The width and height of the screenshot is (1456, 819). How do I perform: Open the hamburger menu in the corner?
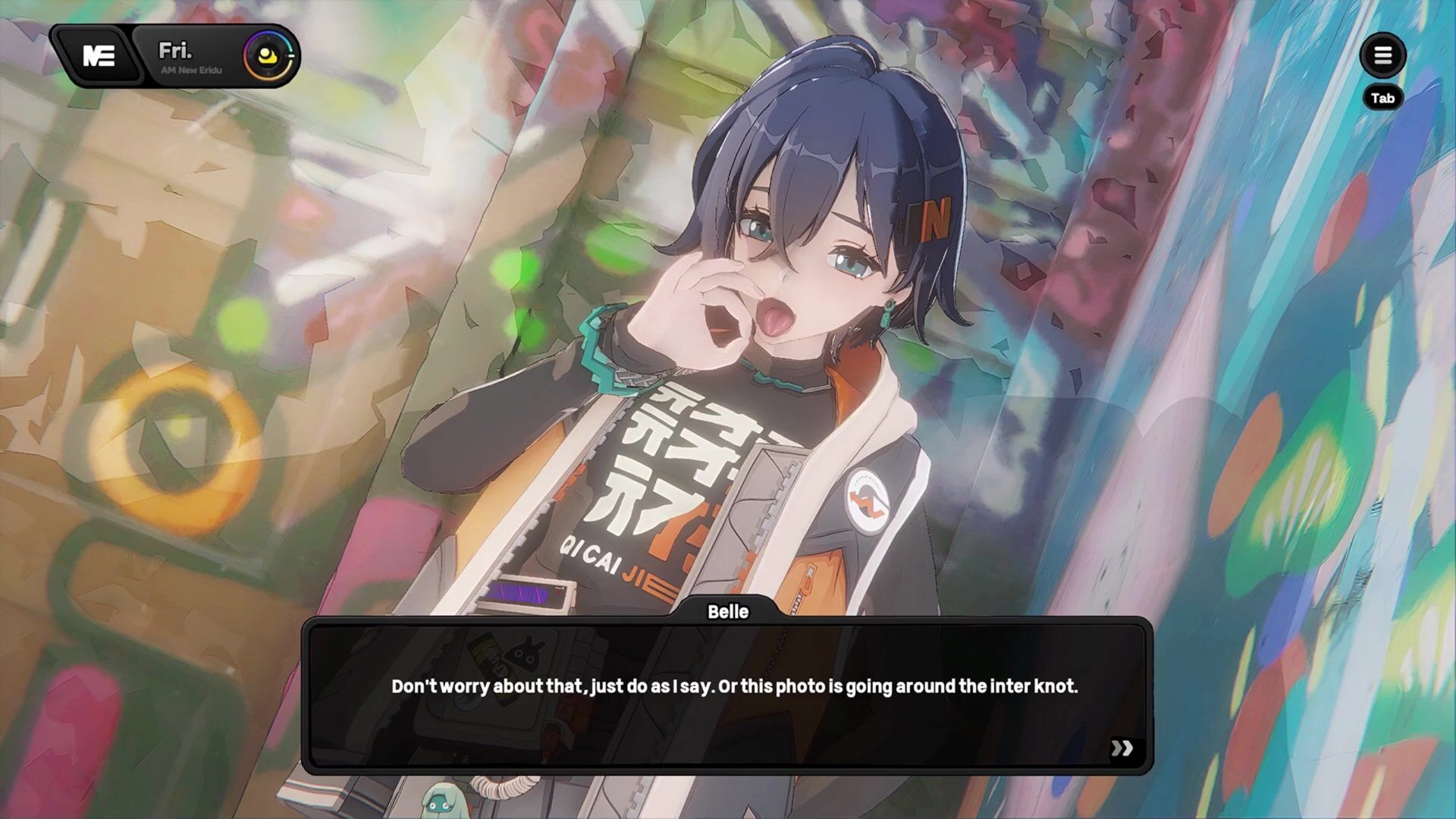coord(1382,55)
